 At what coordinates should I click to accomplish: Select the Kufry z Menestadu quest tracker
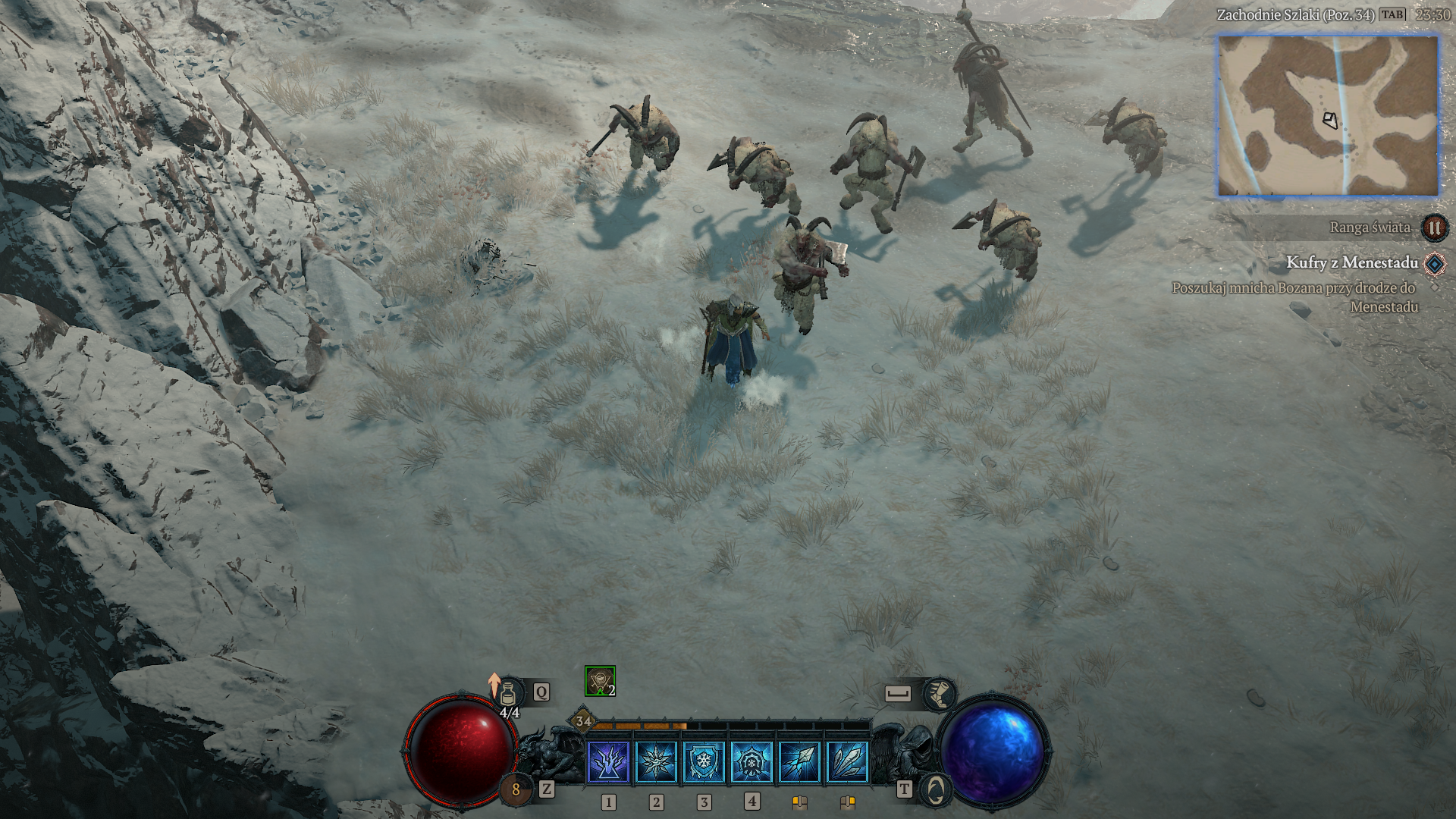(x=1351, y=263)
